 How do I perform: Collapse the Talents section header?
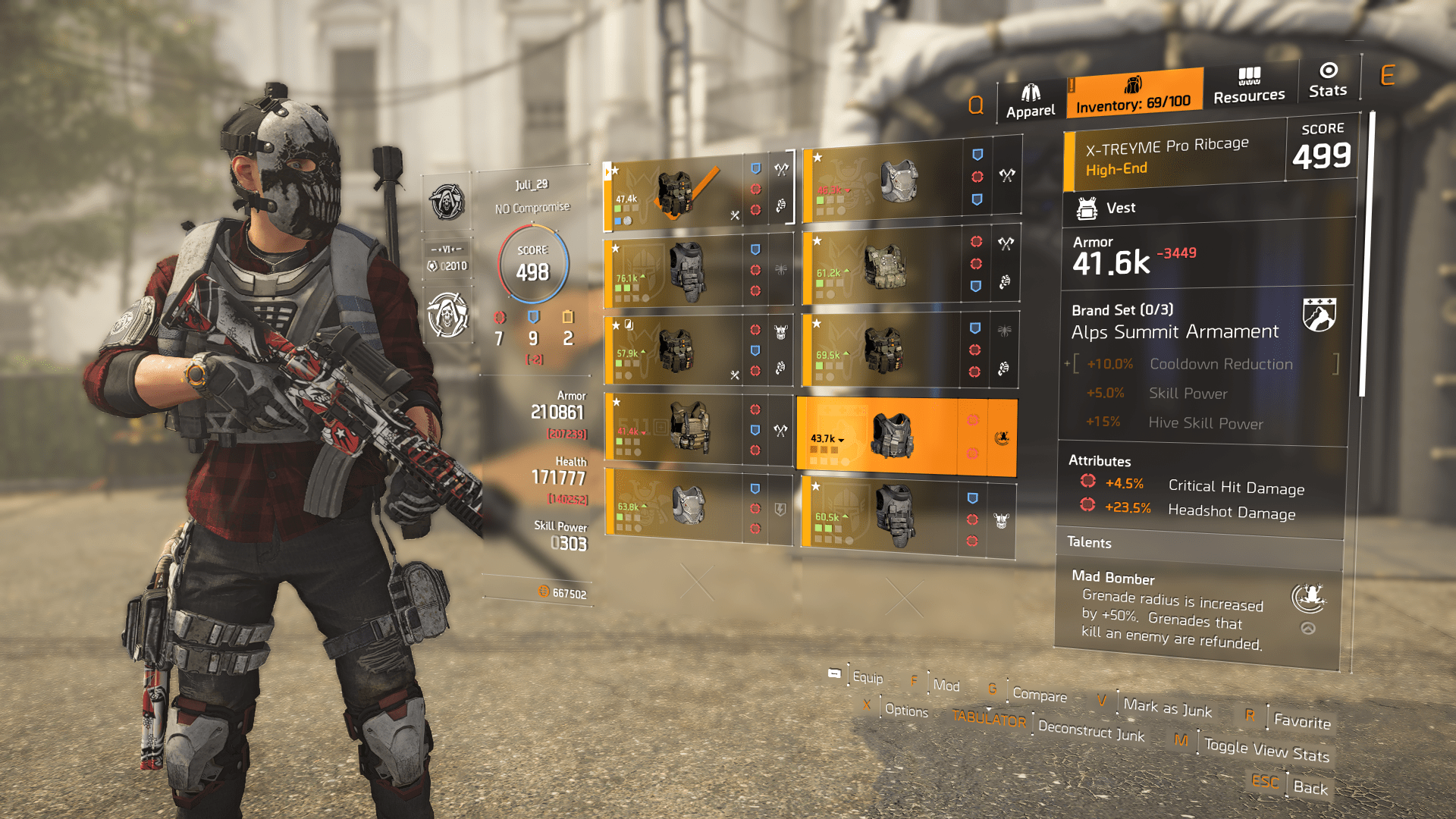pyautogui.click(x=1089, y=542)
